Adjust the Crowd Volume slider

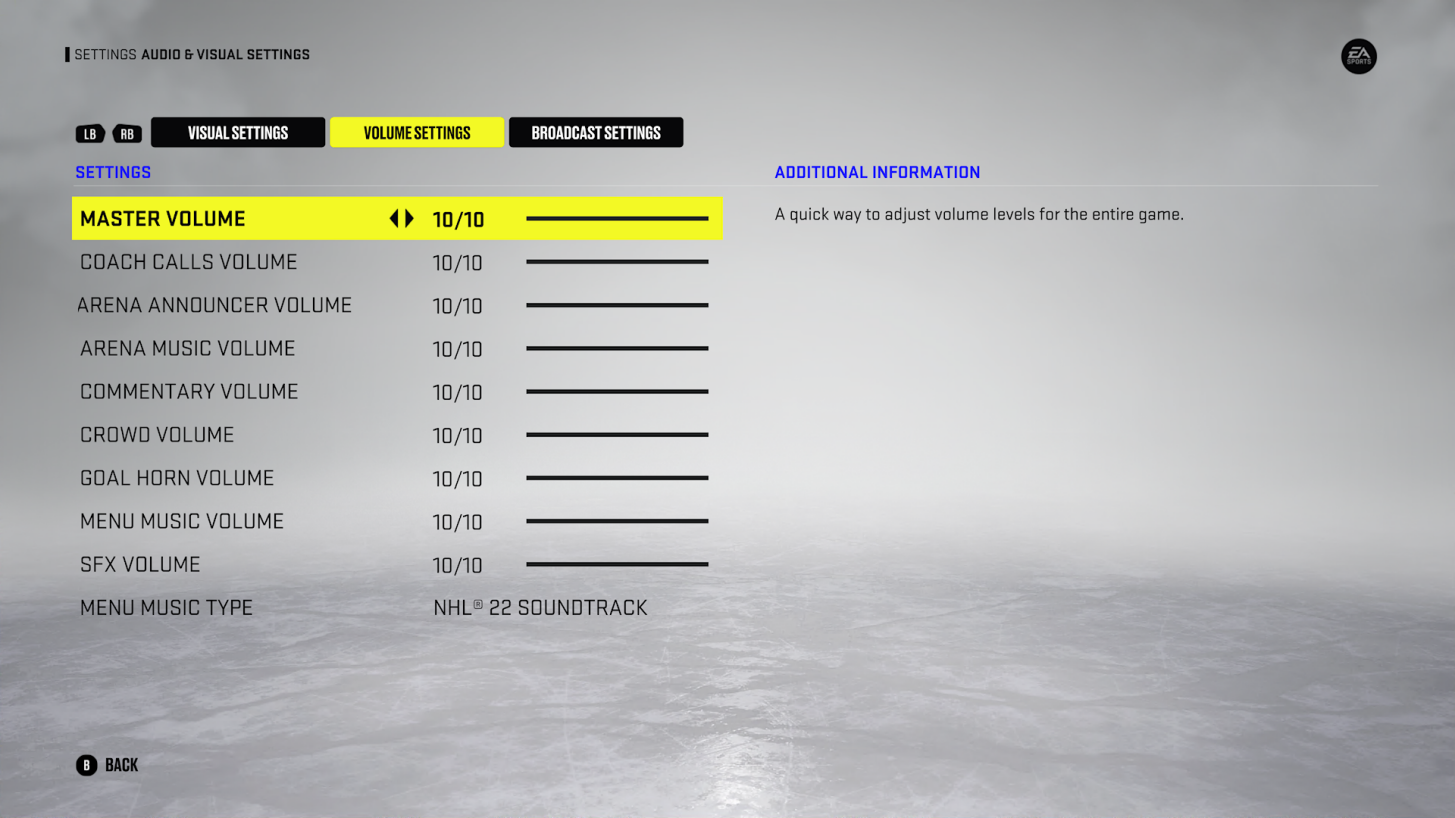617,434
